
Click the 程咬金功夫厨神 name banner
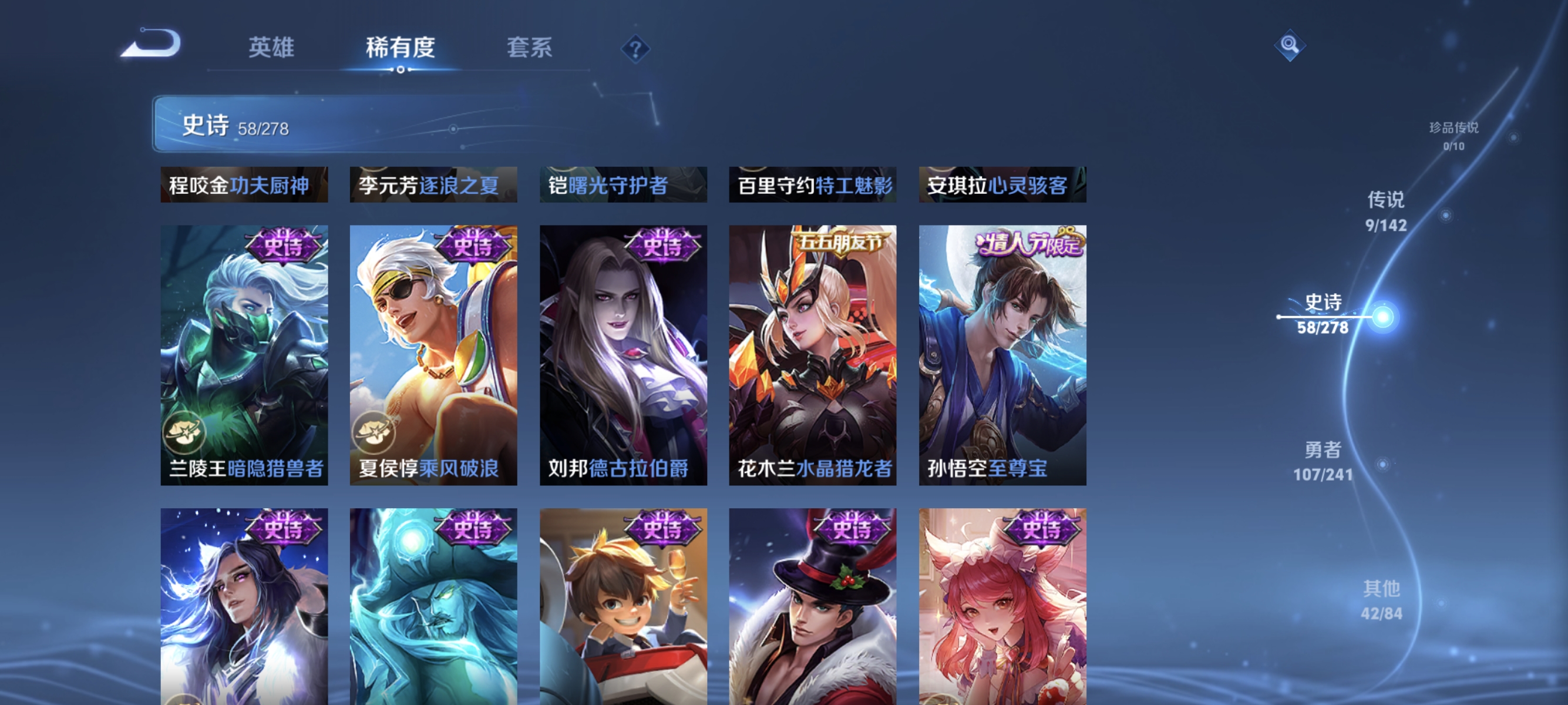[244, 186]
